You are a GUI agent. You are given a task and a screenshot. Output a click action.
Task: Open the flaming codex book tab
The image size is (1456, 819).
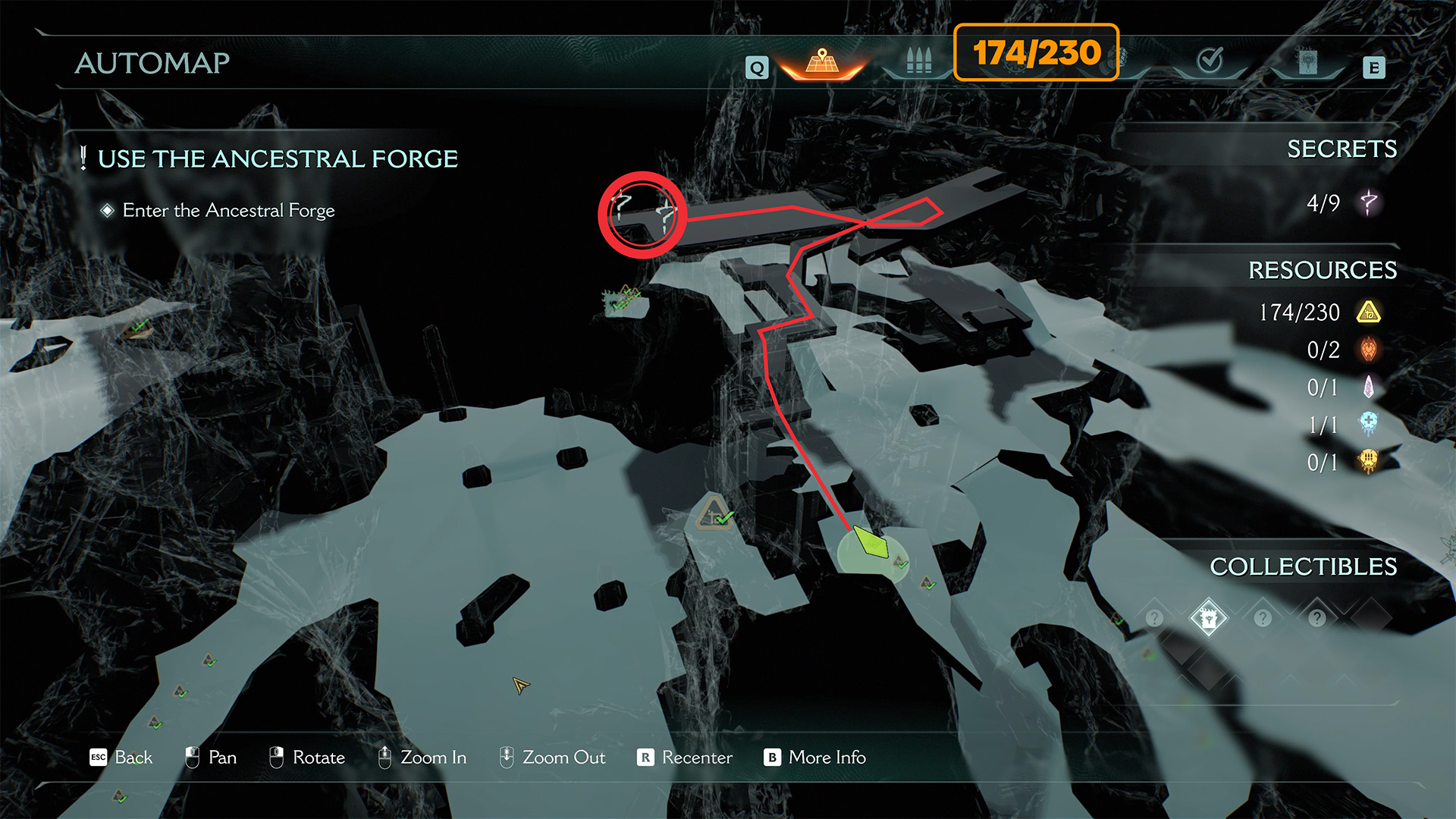coord(1307,61)
